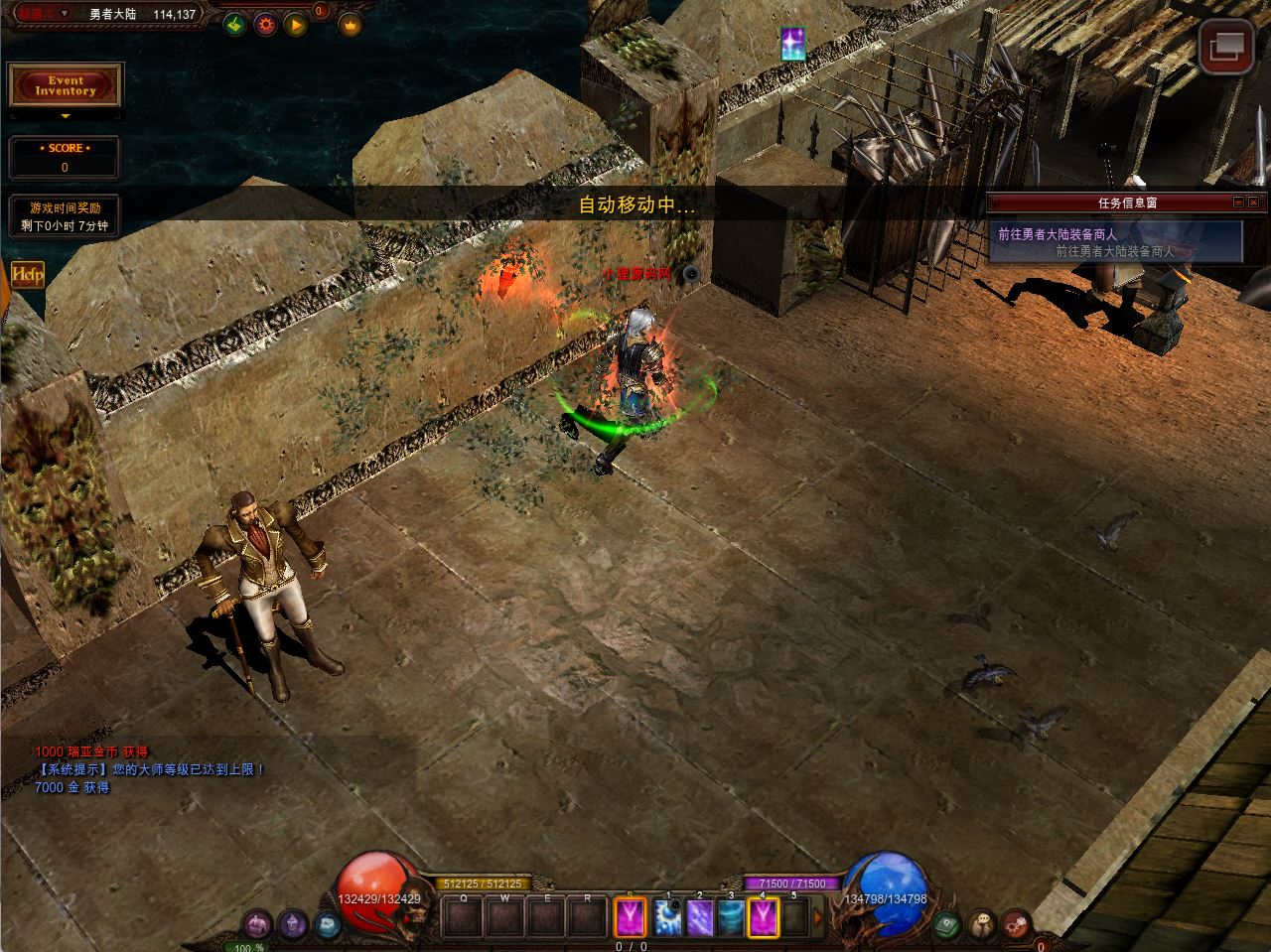The height and width of the screenshot is (952, 1271).
Task: Click the orange arrow beside skill slot 5
Action: point(818,917)
